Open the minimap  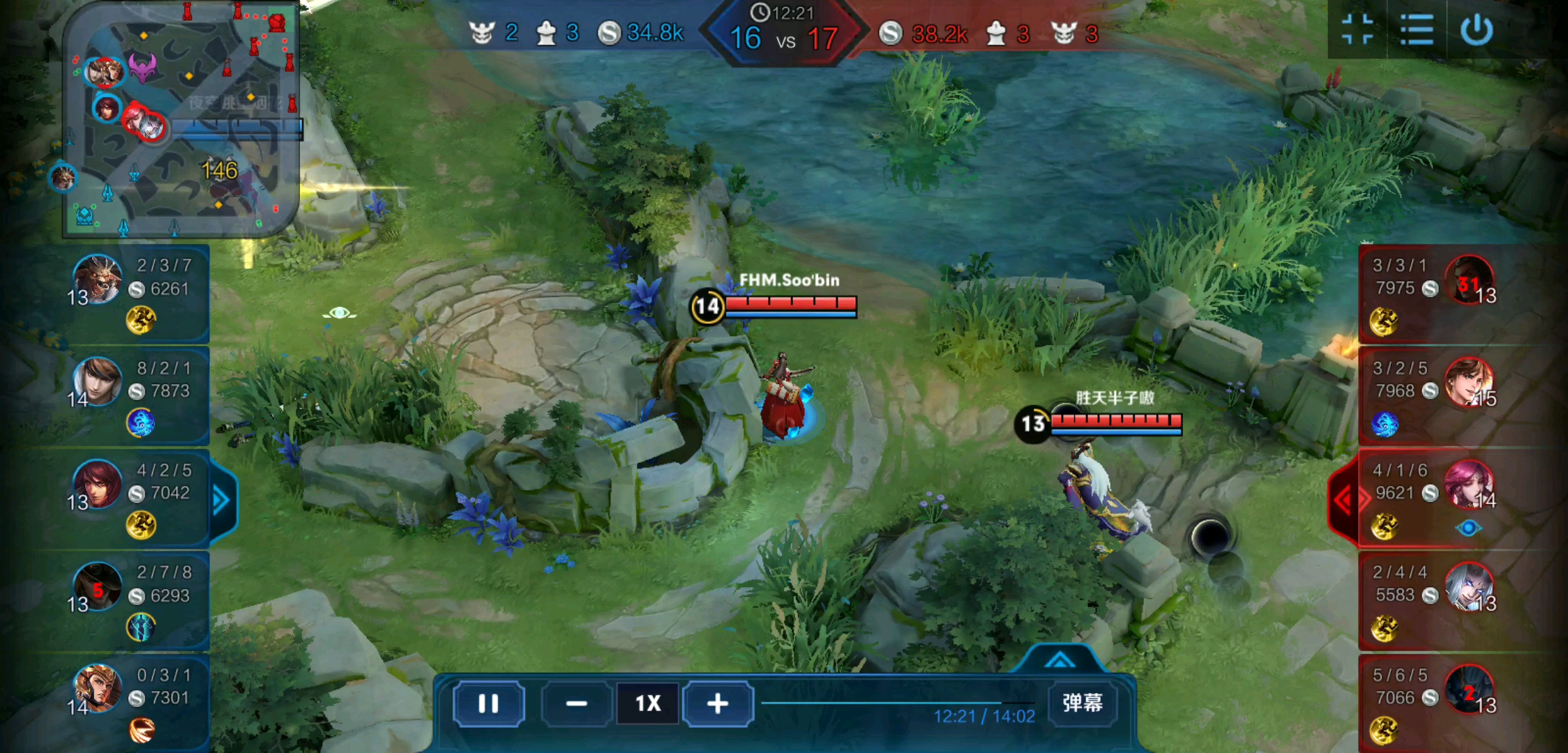coord(181,119)
